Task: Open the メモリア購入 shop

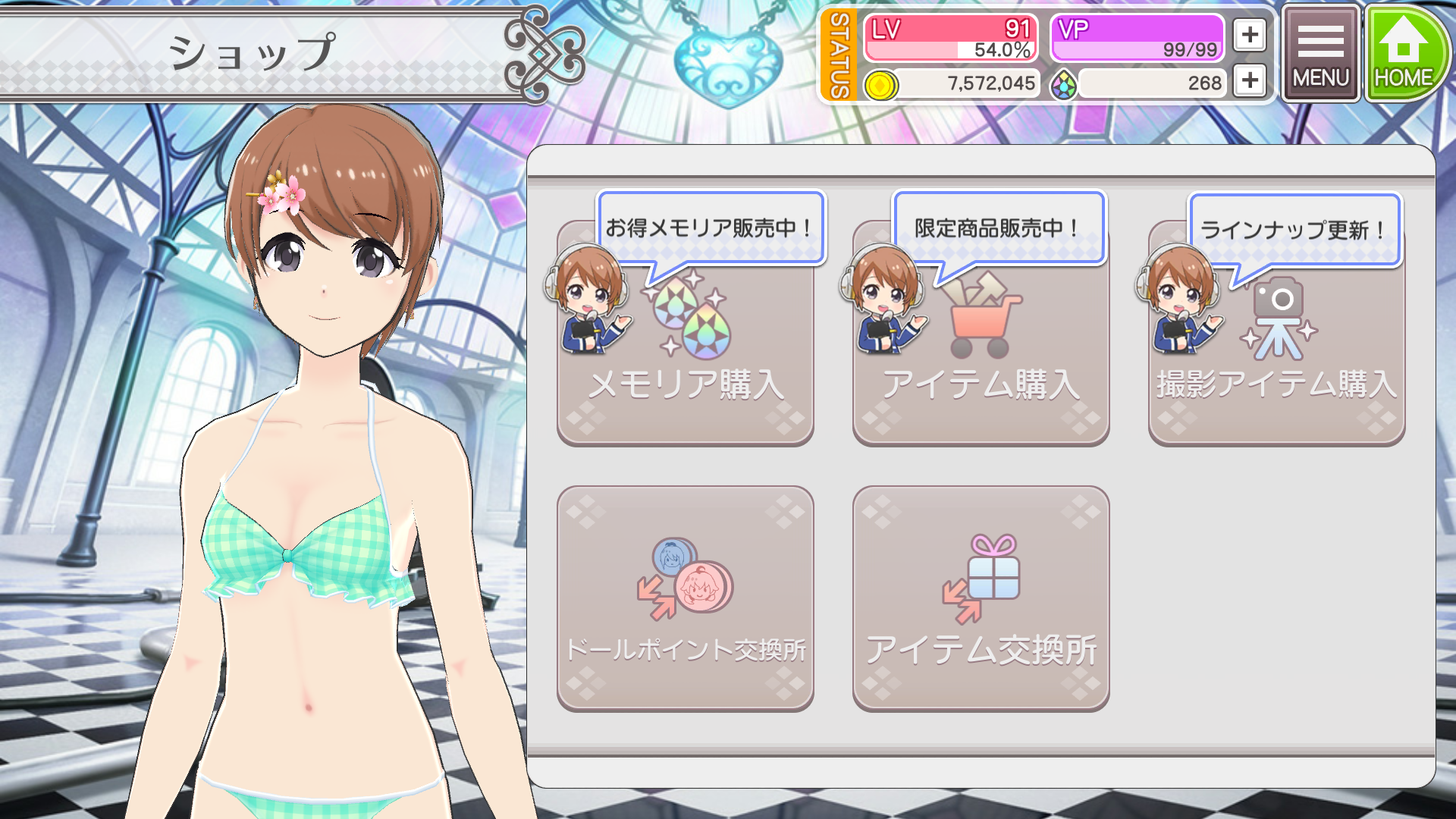Action: click(685, 356)
